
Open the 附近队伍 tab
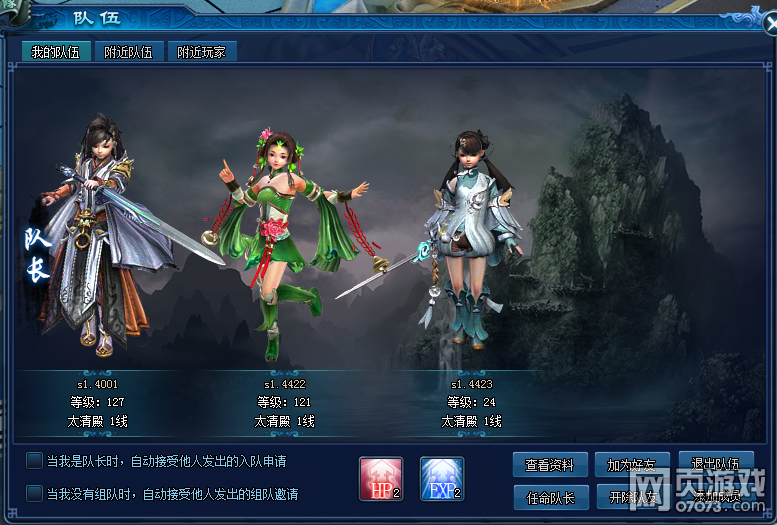click(129, 52)
